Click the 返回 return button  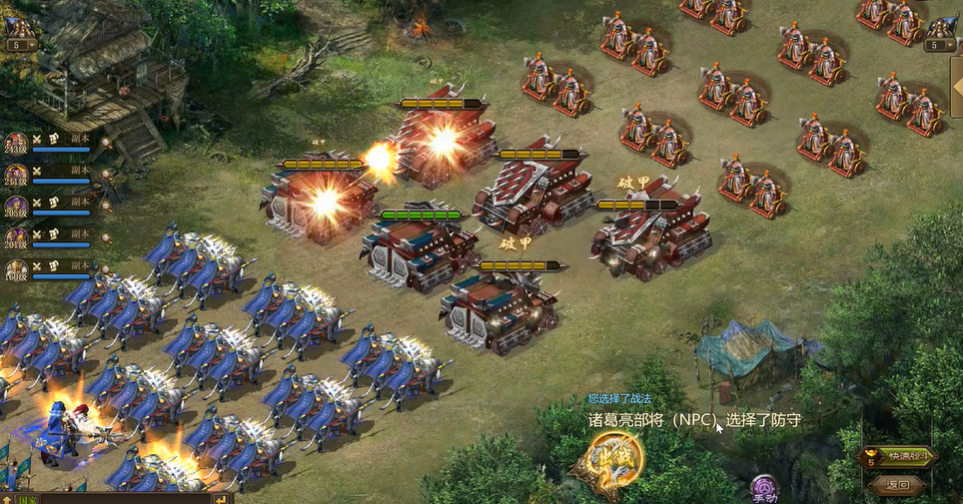tap(896, 484)
